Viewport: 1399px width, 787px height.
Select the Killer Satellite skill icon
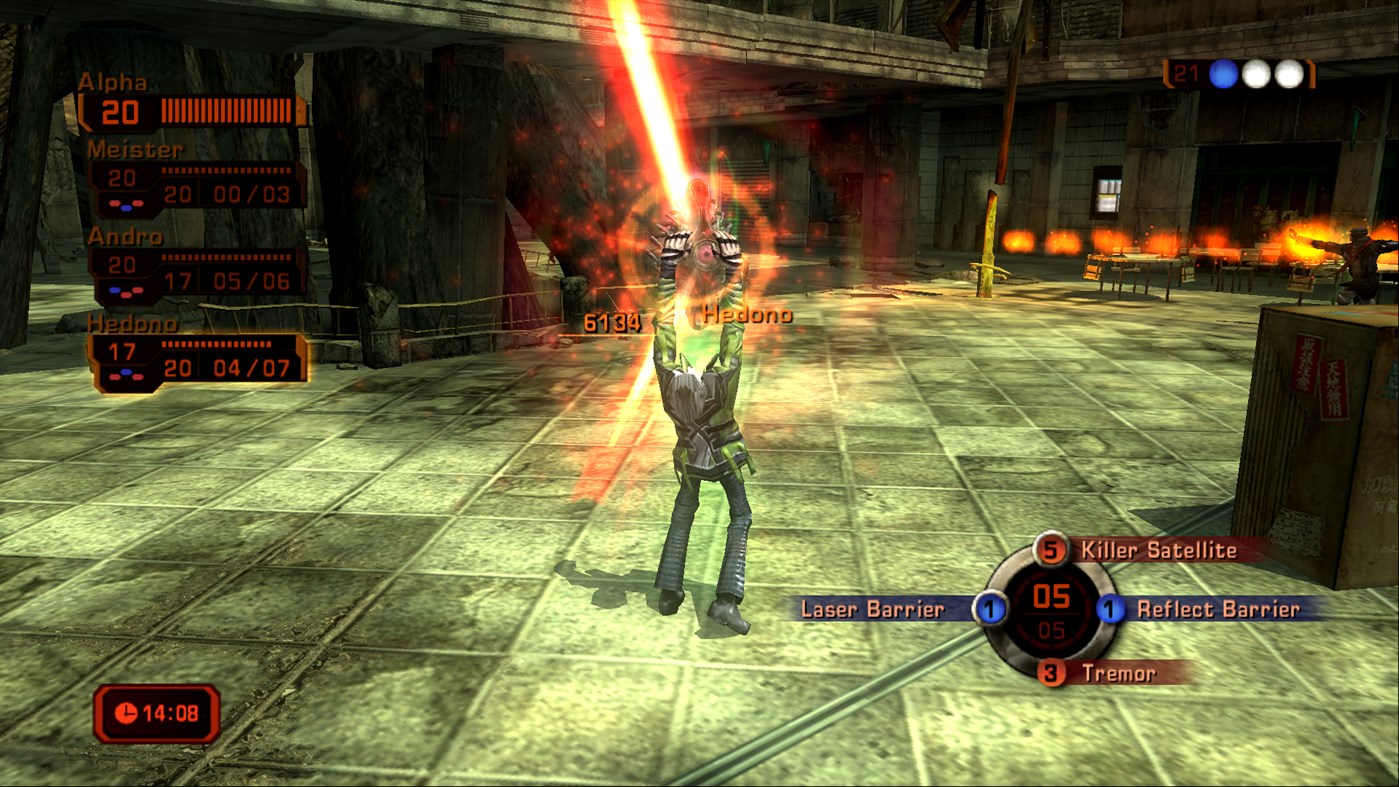[1051, 551]
